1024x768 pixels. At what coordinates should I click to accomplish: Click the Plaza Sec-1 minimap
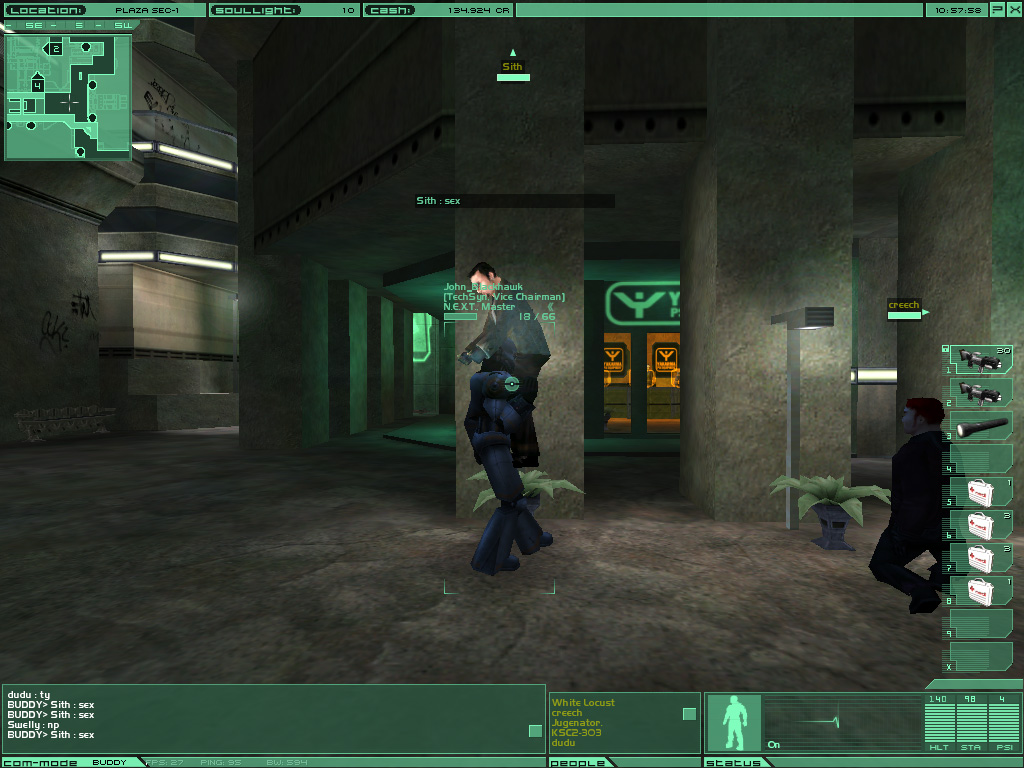click(x=68, y=98)
